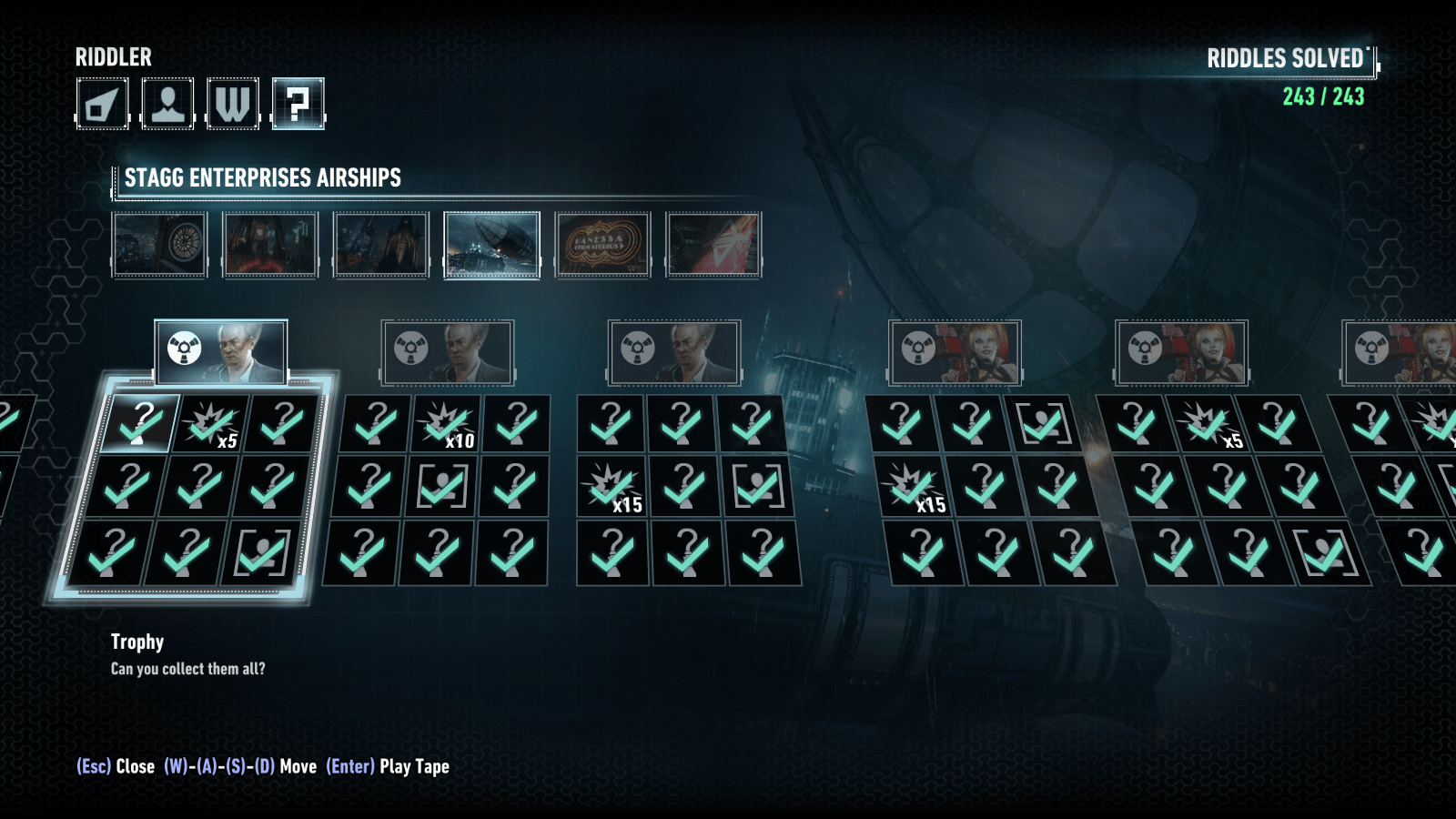Choose the clock tower location thumbnail
This screenshot has width=1456, height=819.
pos(160,244)
